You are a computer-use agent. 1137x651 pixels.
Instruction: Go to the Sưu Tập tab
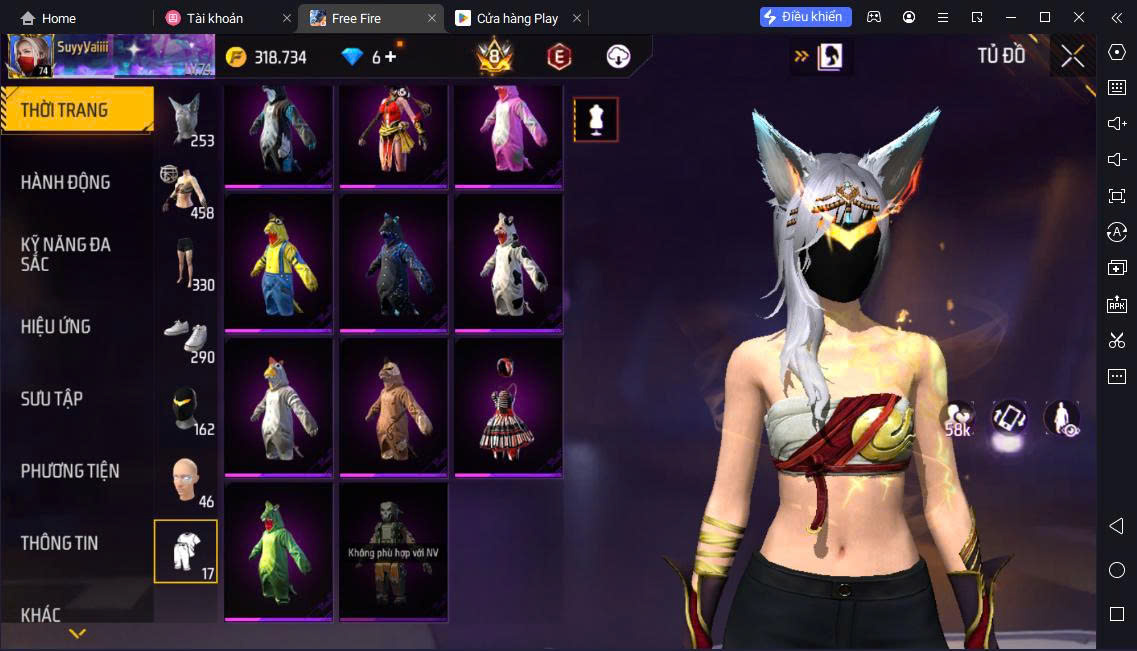point(52,398)
